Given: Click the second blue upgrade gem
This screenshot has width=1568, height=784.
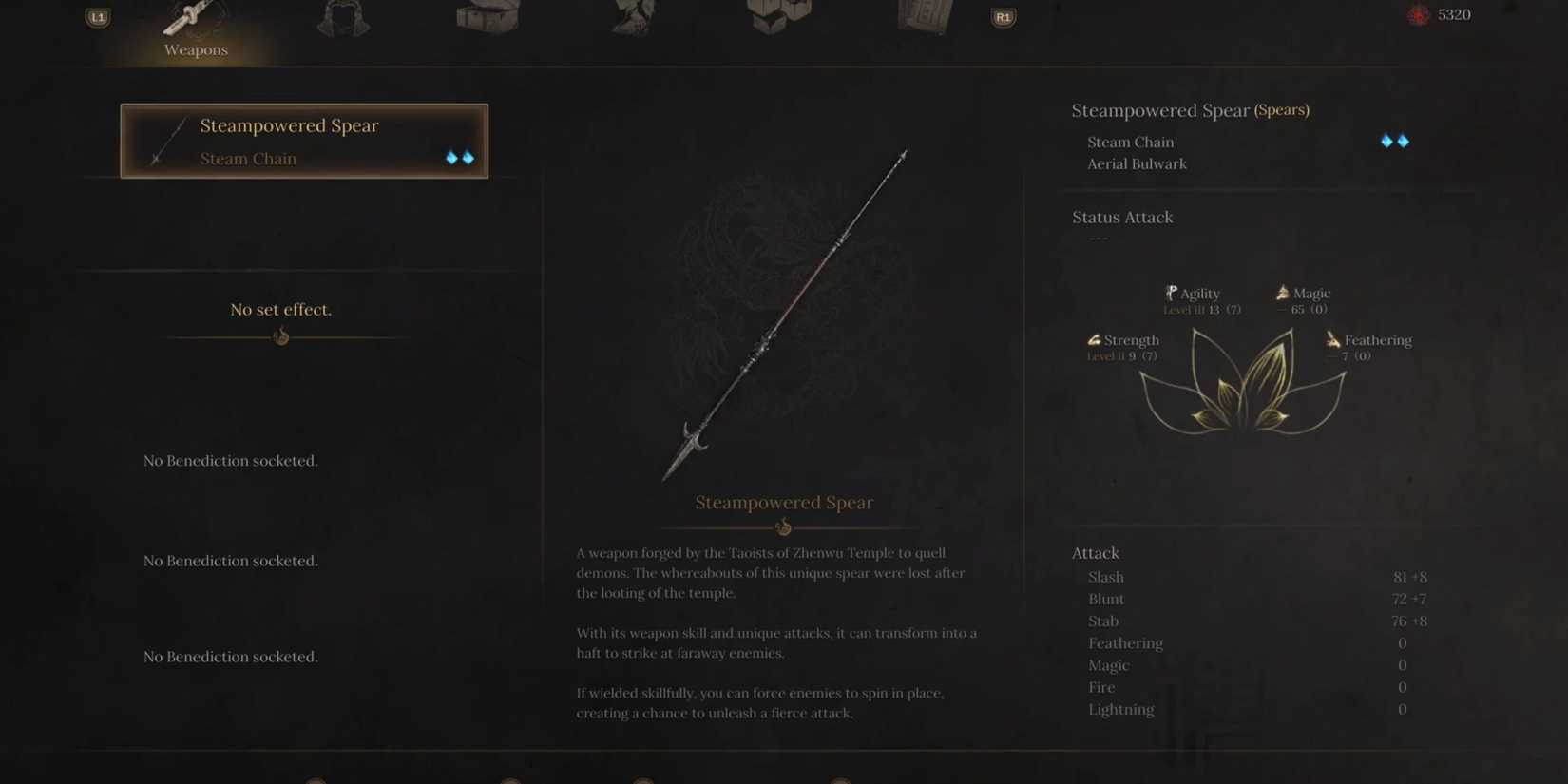Looking at the screenshot, I should (468, 158).
